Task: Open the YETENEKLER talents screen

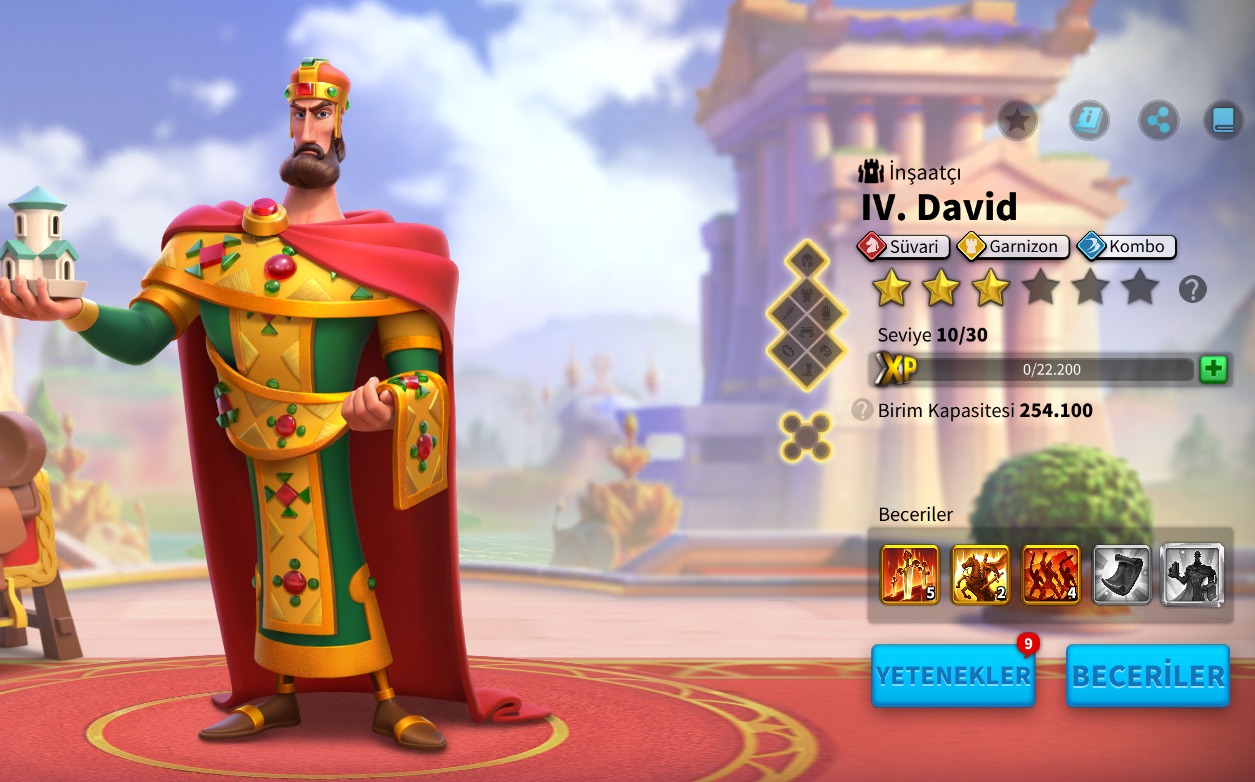Action: pyautogui.click(x=953, y=675)
